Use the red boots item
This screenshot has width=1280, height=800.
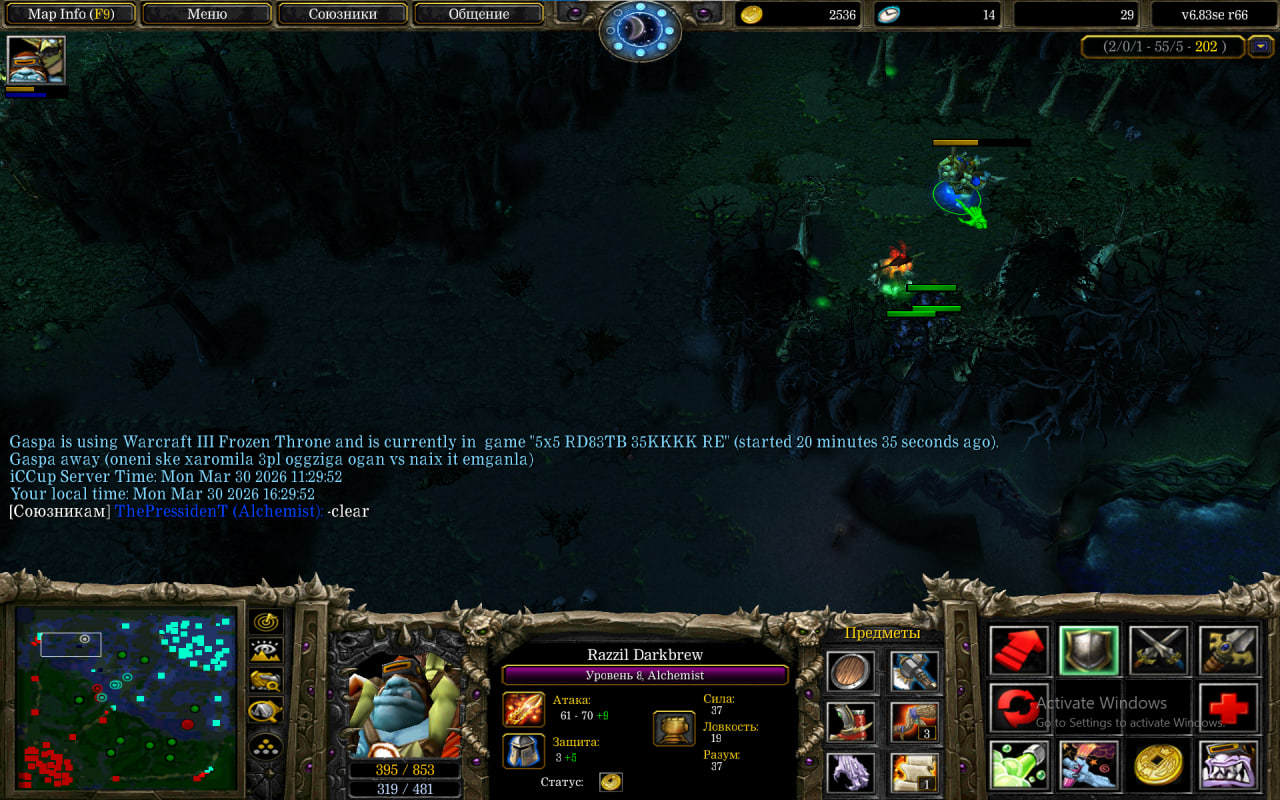(851, 722)
